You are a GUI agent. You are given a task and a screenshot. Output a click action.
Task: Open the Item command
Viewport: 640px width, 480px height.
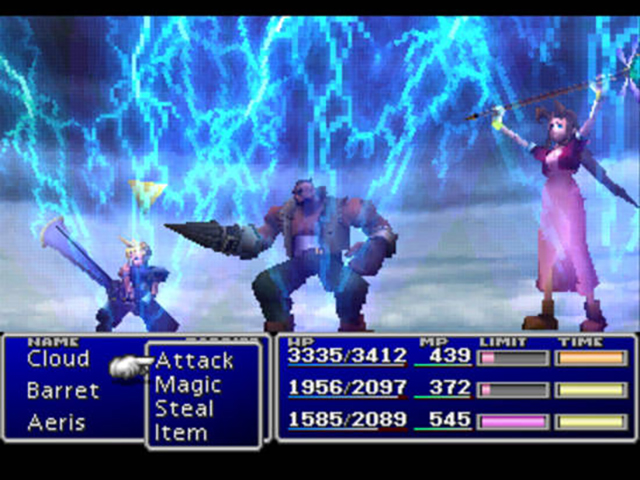(x=180, y=432)
